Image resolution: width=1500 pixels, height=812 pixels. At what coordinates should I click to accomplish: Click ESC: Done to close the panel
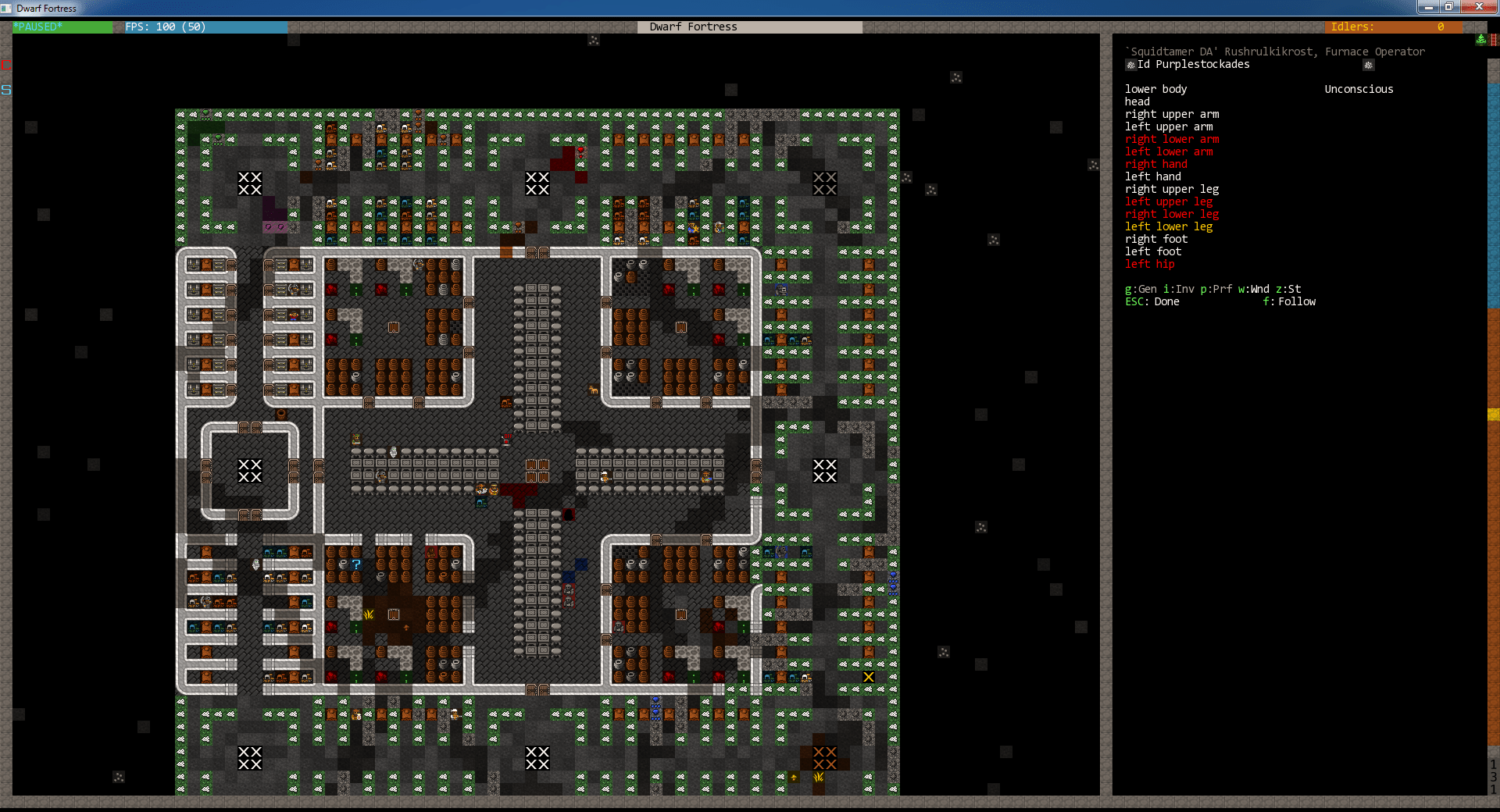tap(1152, 301)
